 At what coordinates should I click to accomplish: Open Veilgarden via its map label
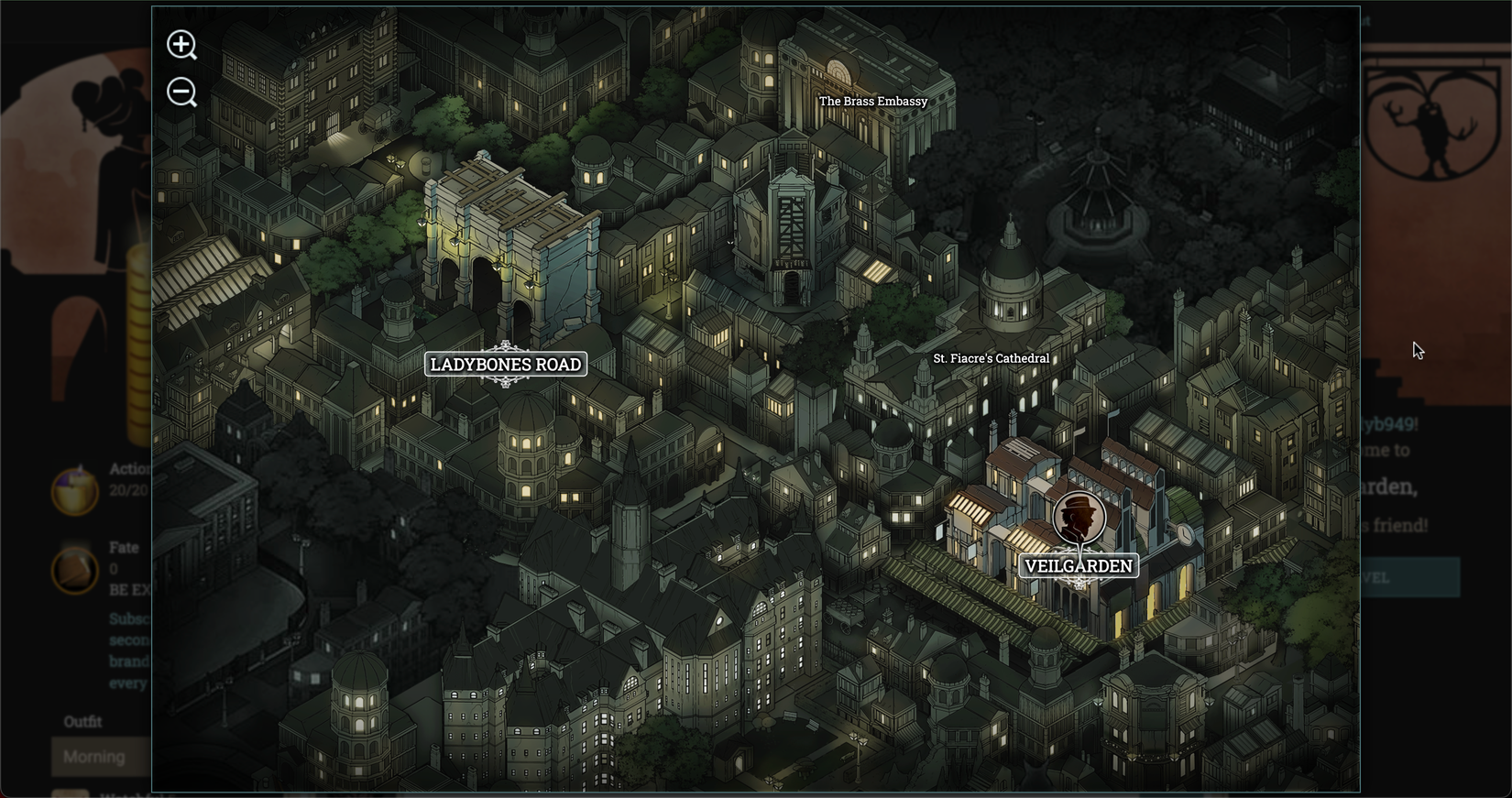(1078, 566)
